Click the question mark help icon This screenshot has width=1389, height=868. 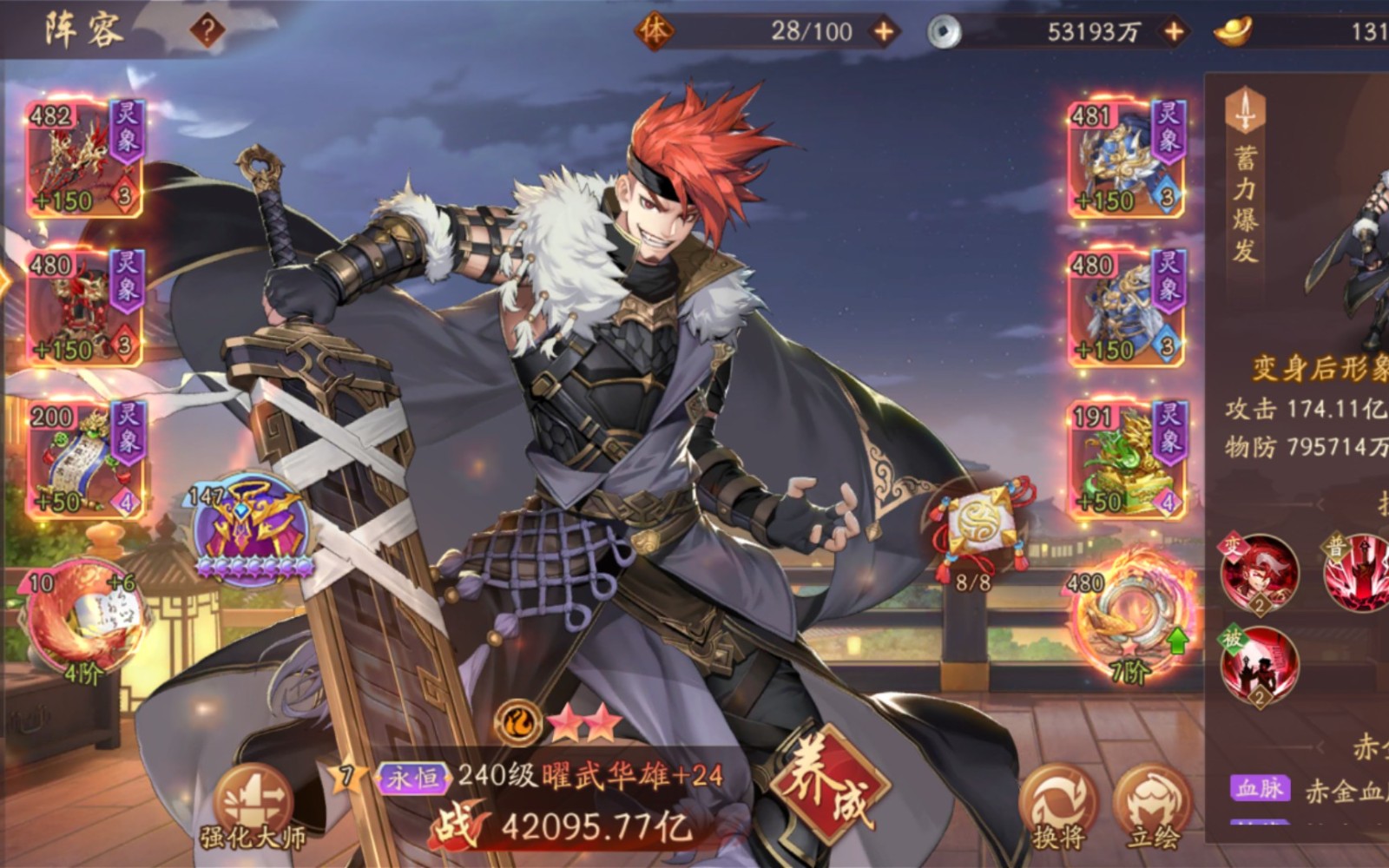click(207, 32)
